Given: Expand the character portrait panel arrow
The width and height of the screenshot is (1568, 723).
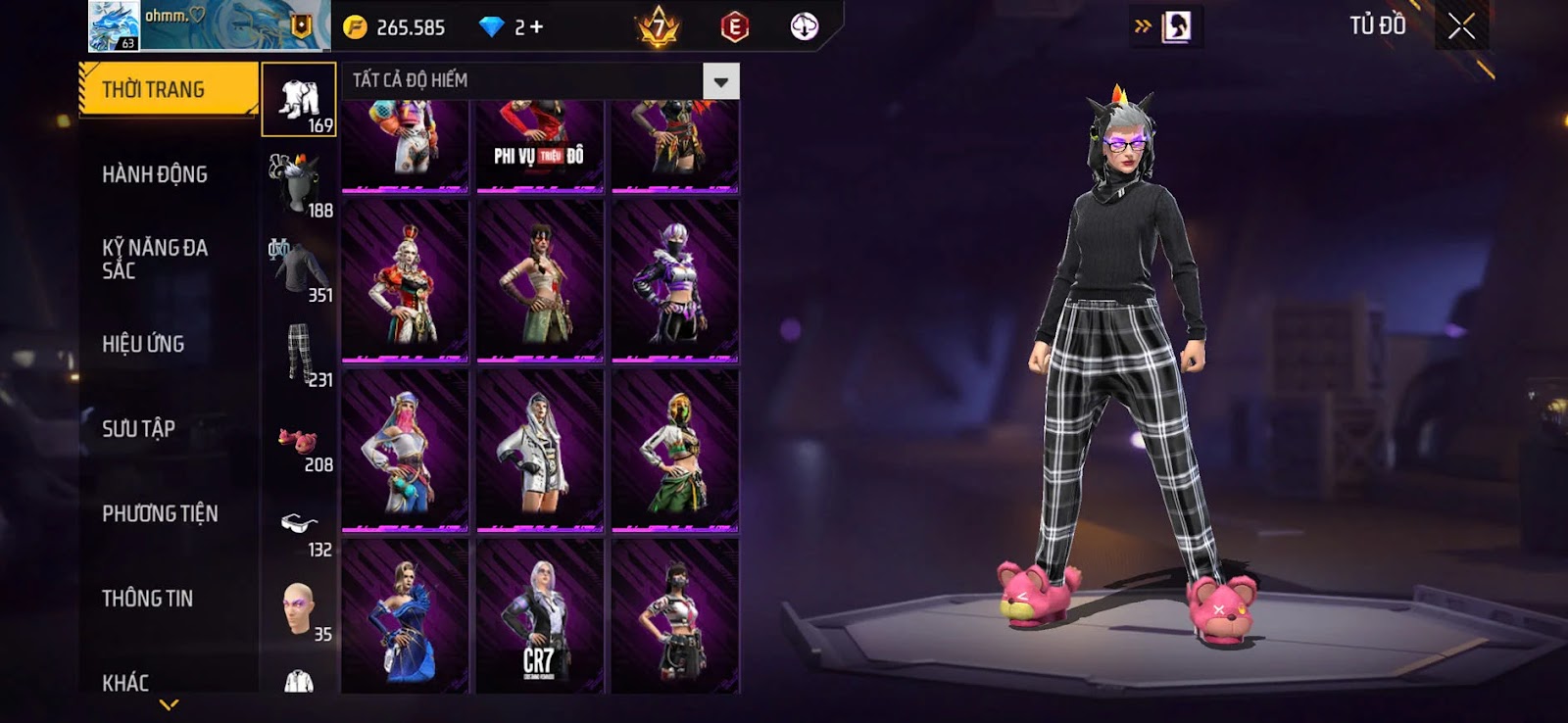Looking at the screenshot, I should 1143,26.
